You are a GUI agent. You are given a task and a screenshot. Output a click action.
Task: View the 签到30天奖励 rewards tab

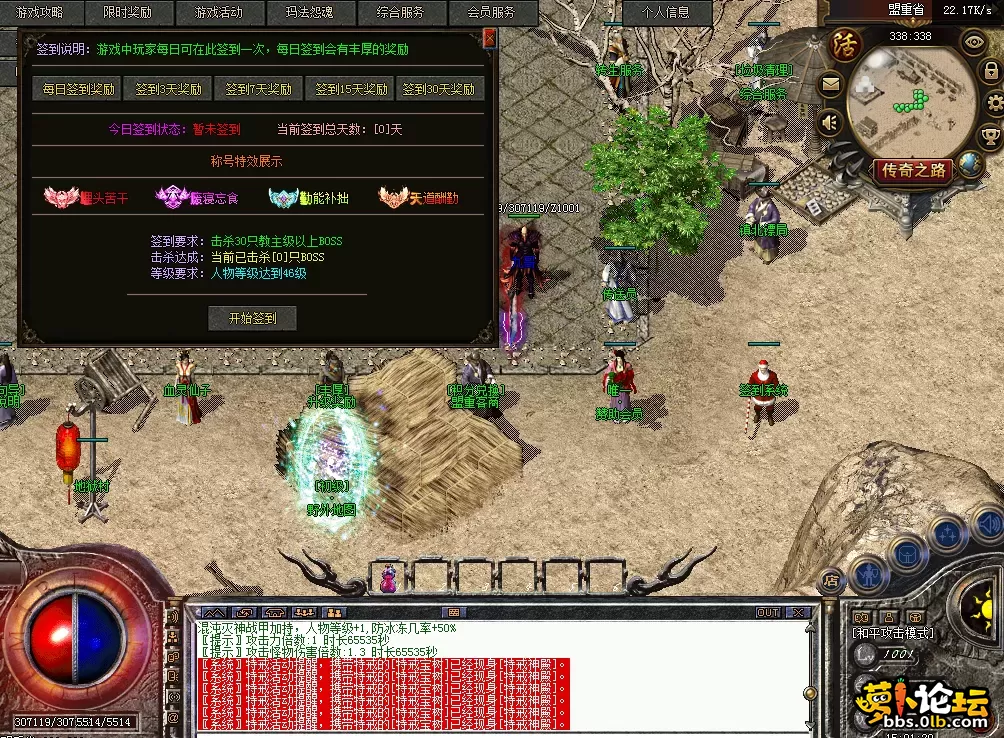[x=439, y=89]
